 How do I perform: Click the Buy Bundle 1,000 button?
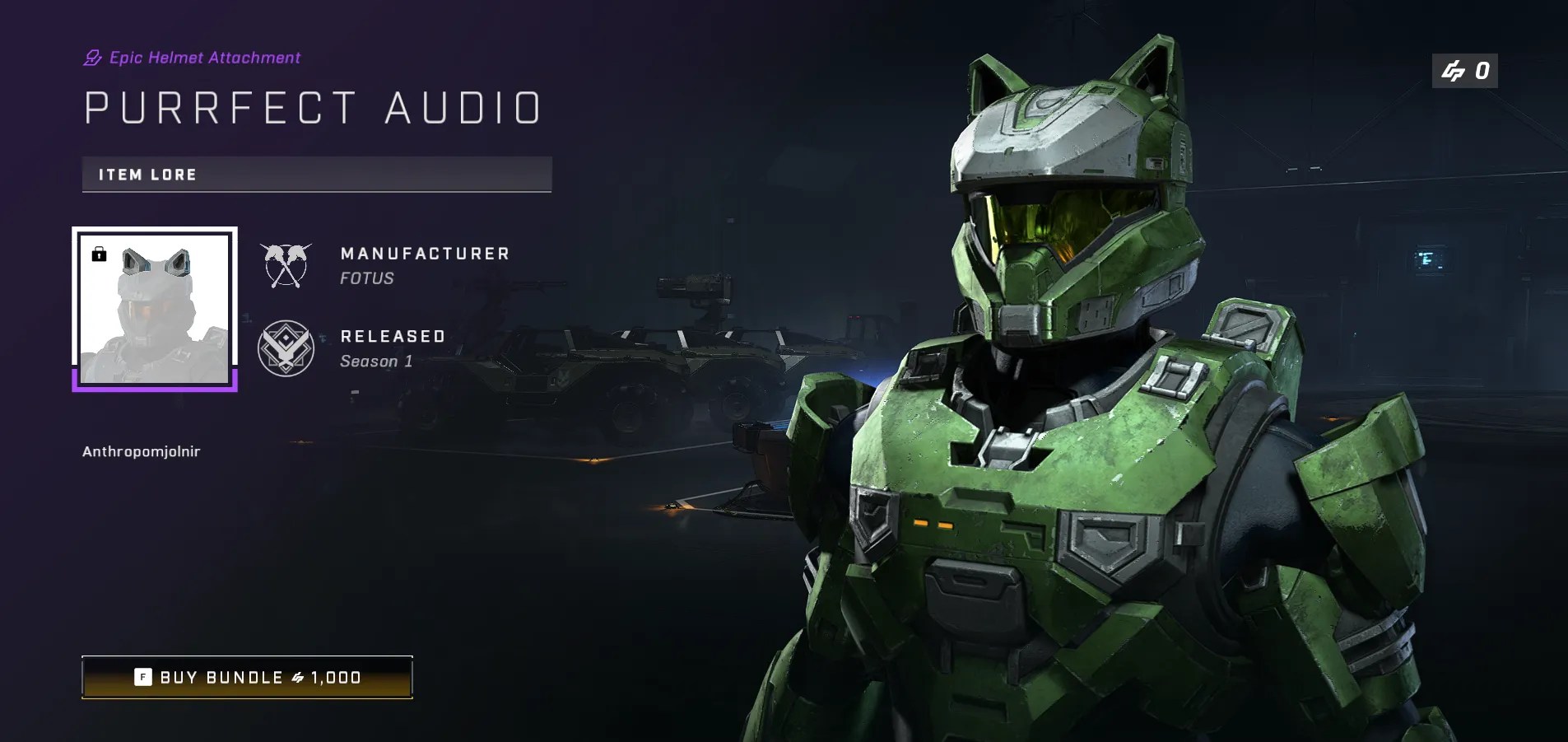247,677
